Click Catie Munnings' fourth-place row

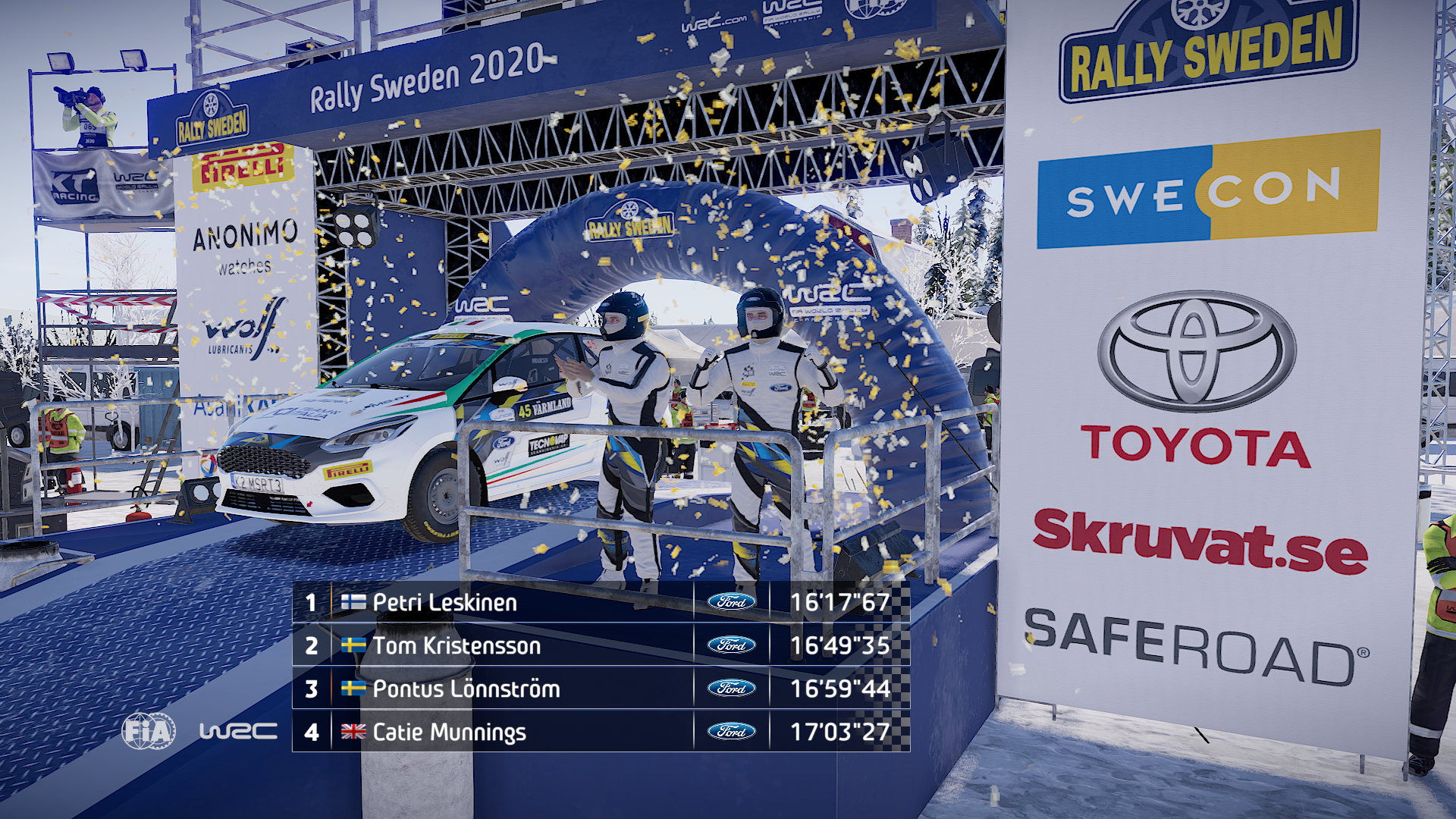(601, 732)
